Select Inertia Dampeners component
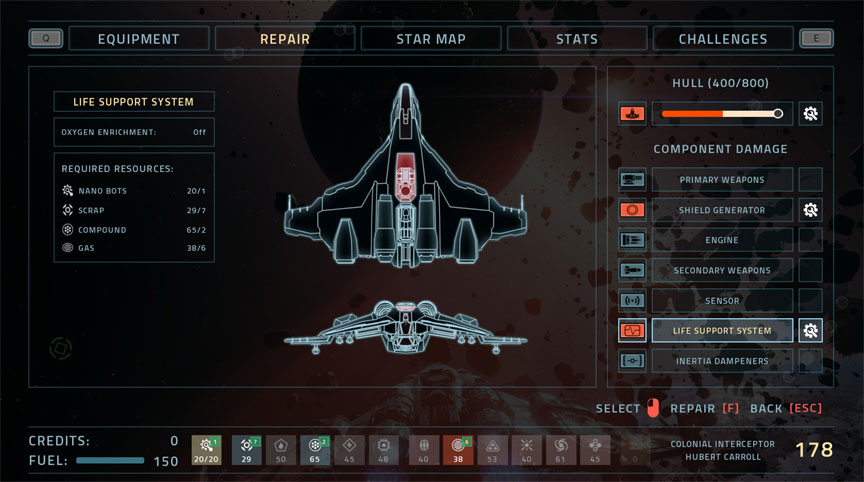Image resolution: width=864 pixels, height=482 pixels. click(x=721, y=360)
